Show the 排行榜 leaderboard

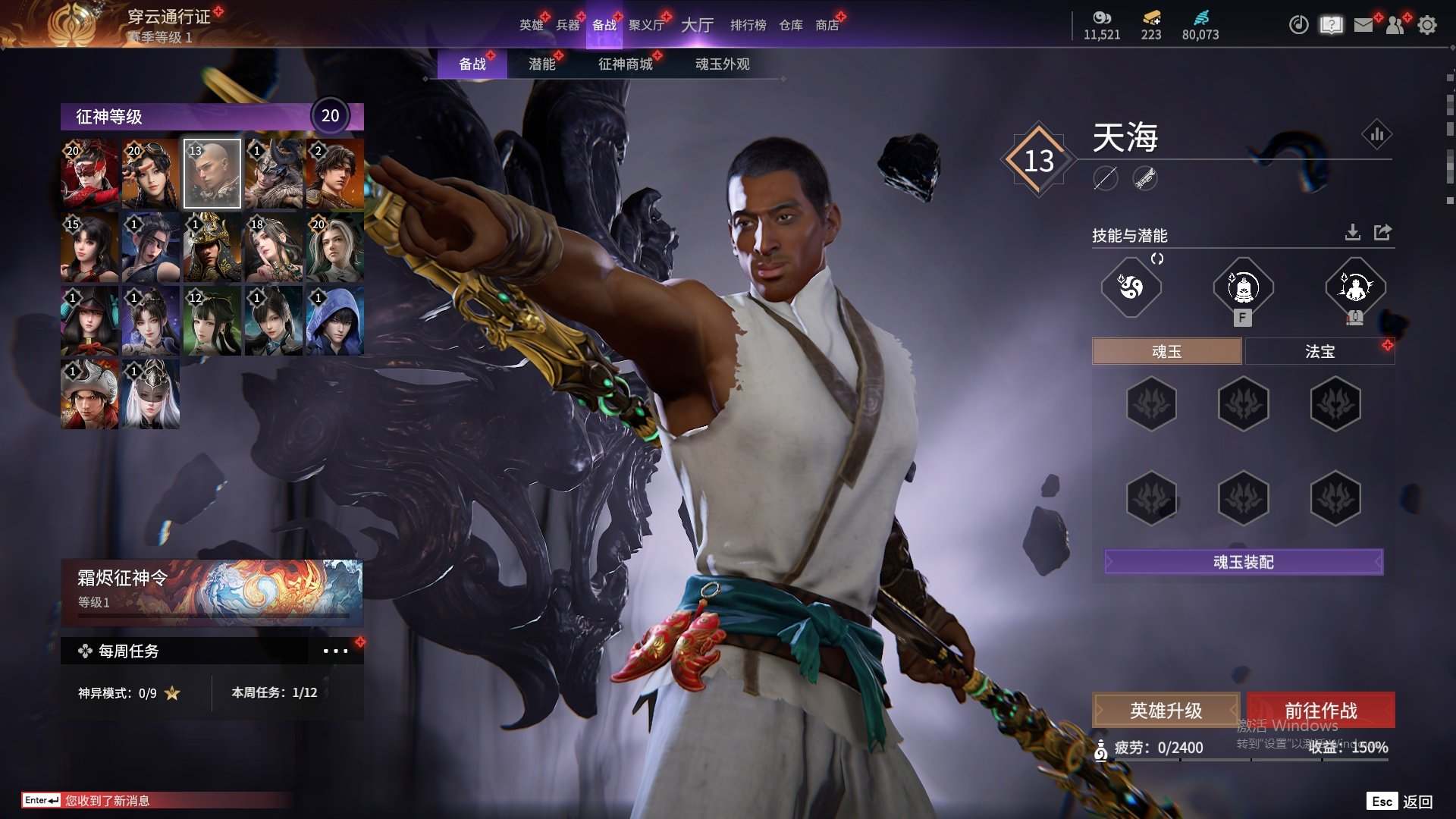pyautogui.click(x=748, y=25)
